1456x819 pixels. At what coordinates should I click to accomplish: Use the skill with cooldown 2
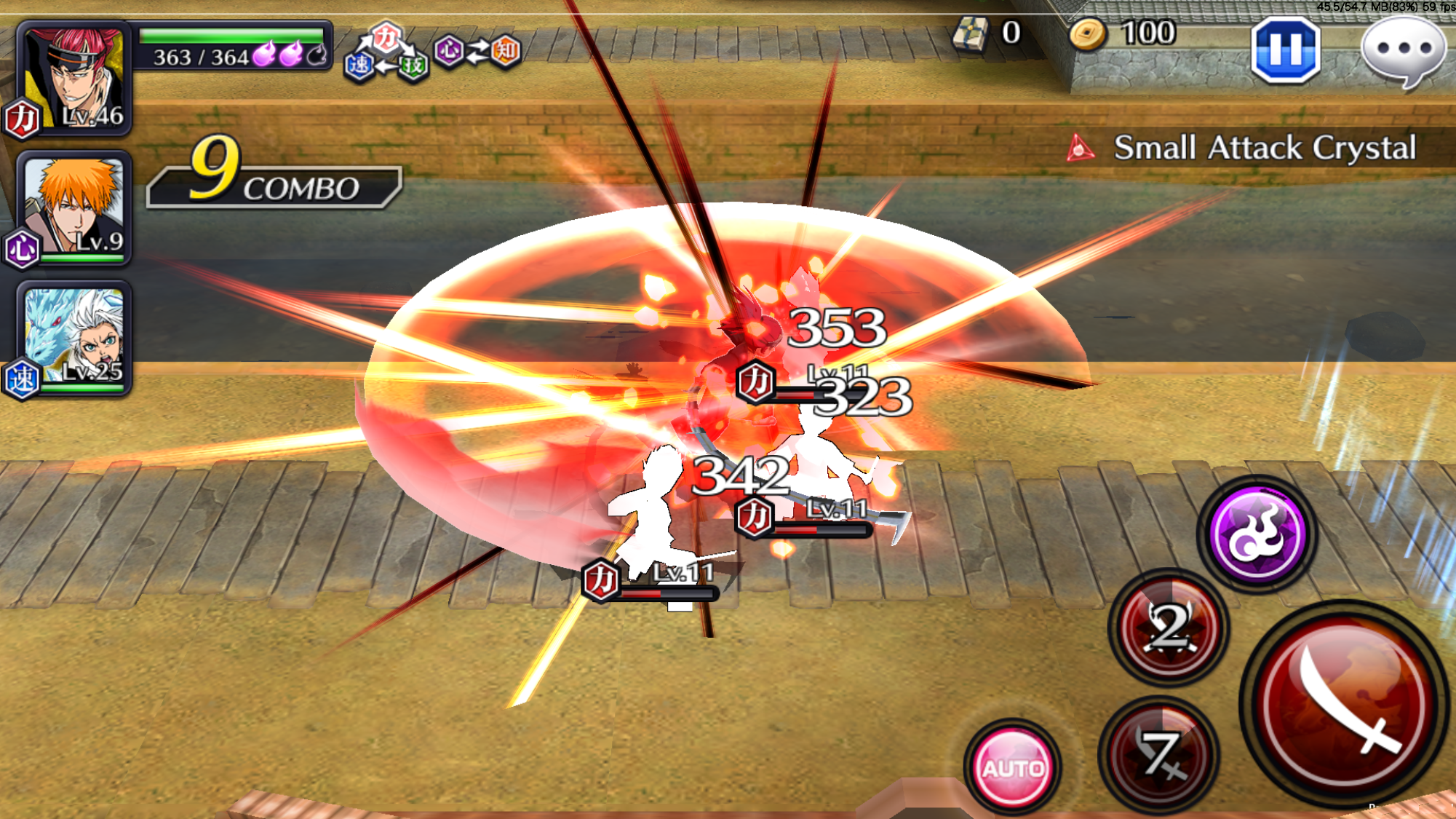(x=1169, y=627)
